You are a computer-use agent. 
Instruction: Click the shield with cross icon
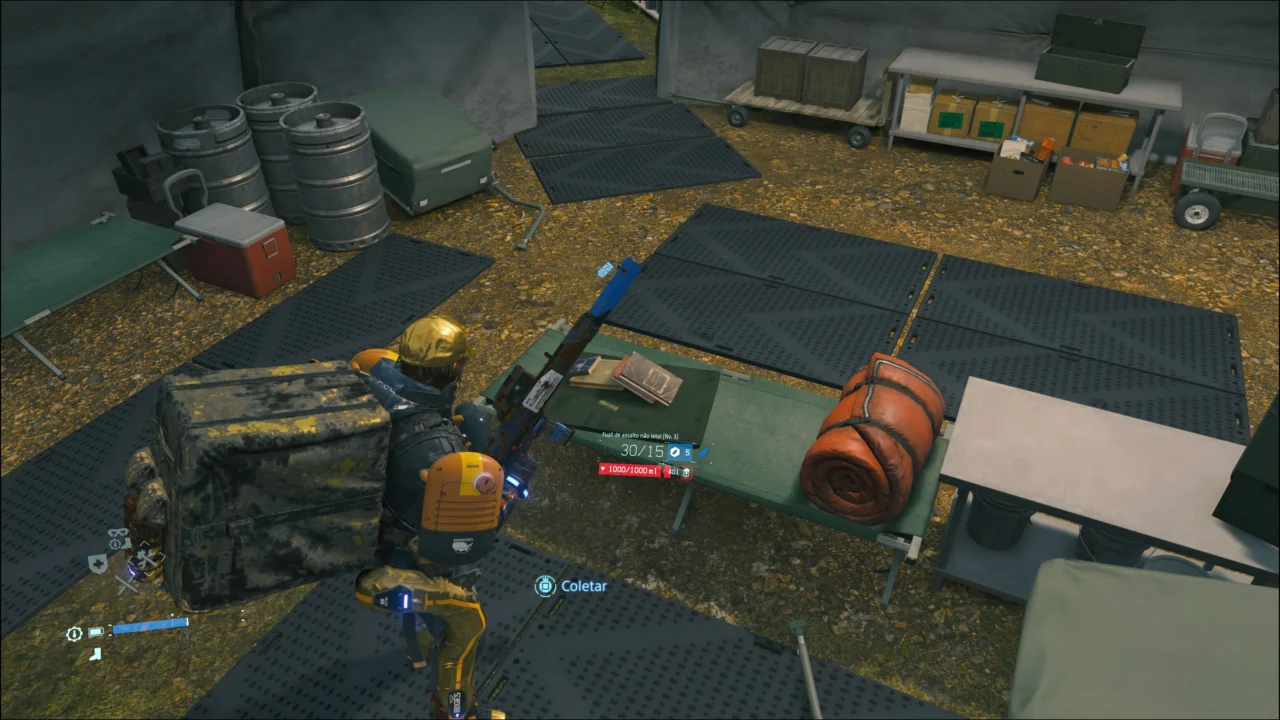tap(98, 563)
